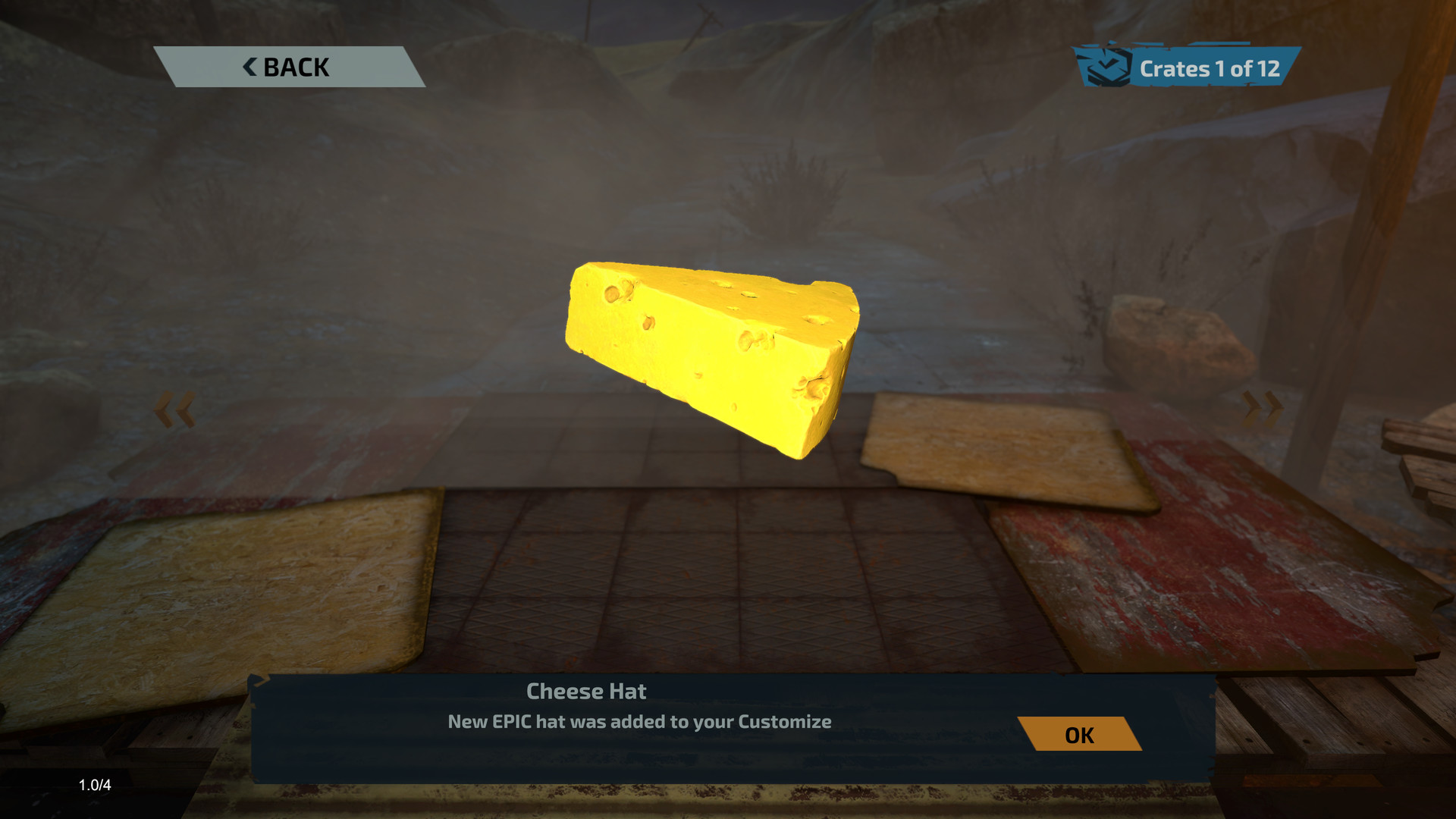
Task: Go back using the BACK button
Action: [288, 67]
